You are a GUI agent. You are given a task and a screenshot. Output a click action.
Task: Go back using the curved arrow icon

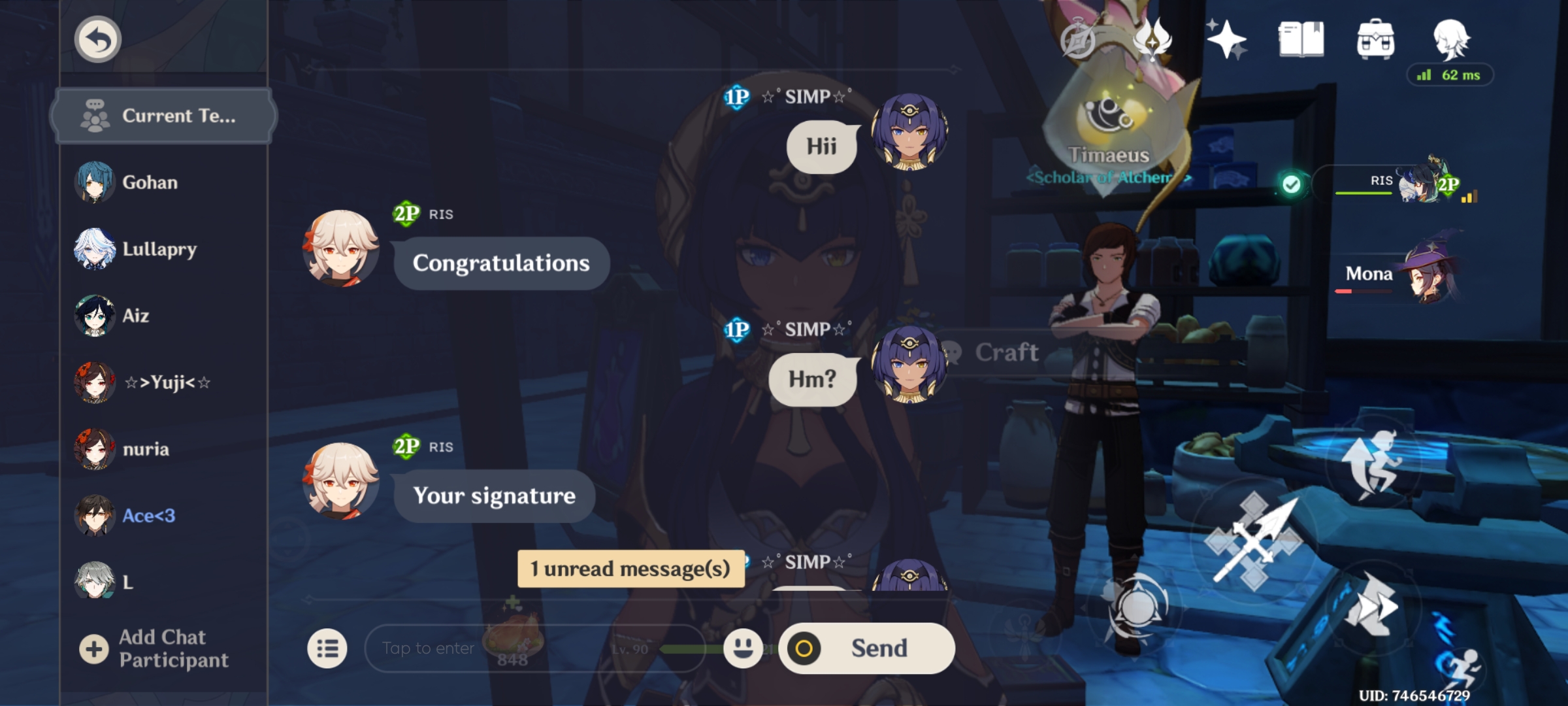click(x=97, y=39)
